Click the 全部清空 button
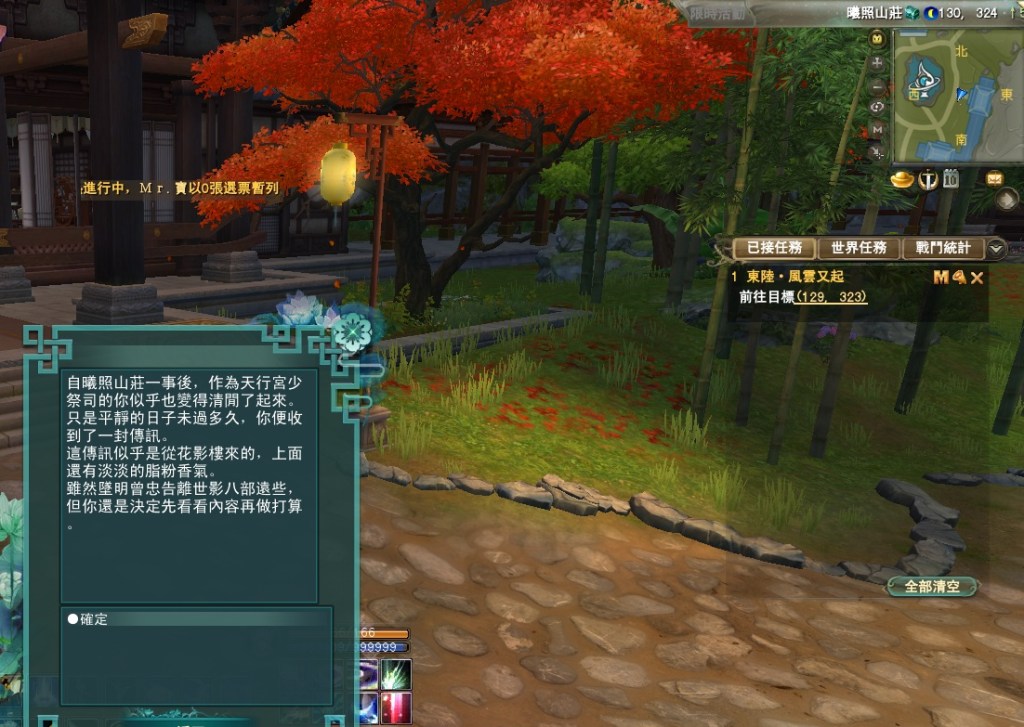Image resolution: width=1024 pixels, height=727 pixels. coord(932,587)
